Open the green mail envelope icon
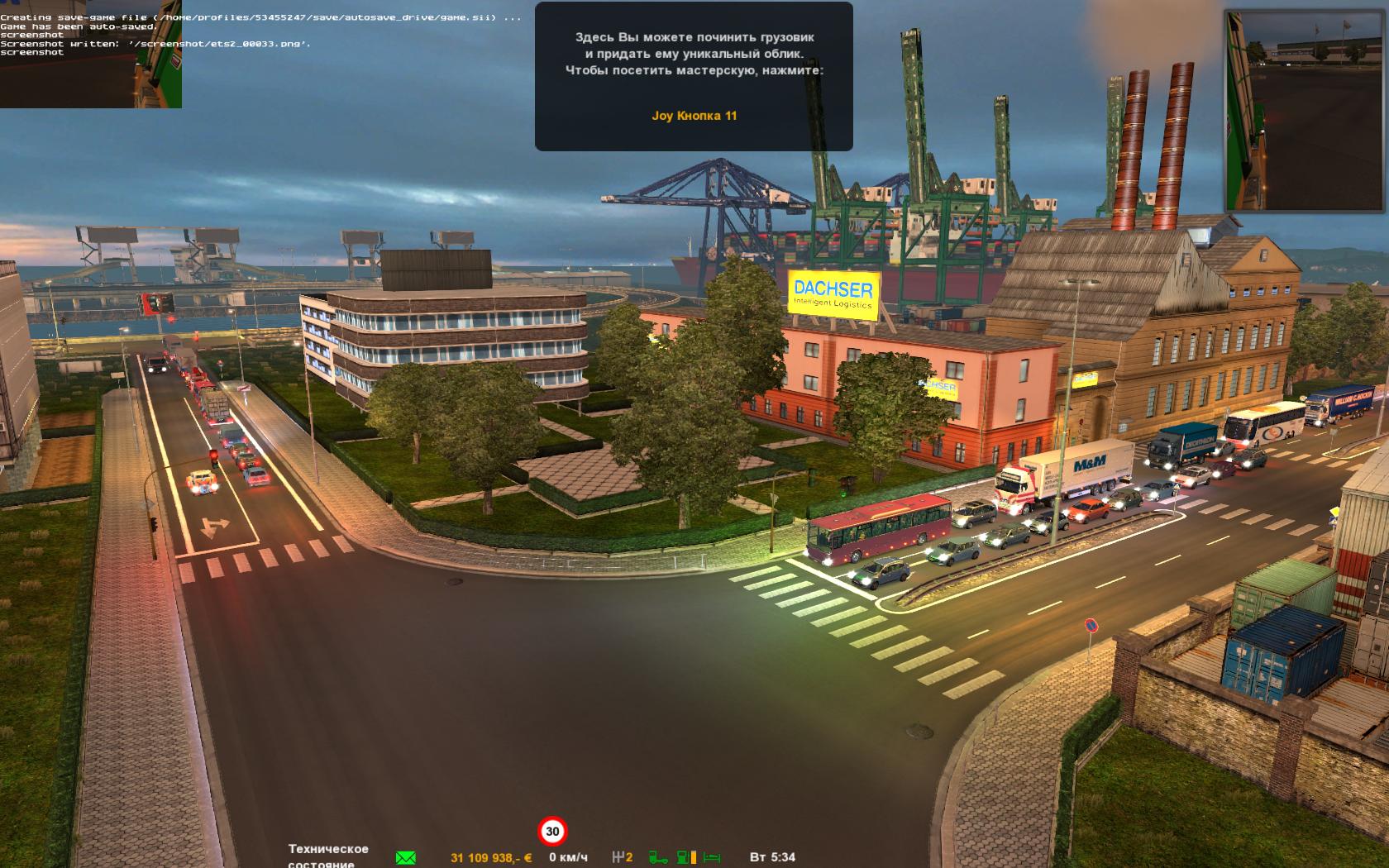 point(405,857)
